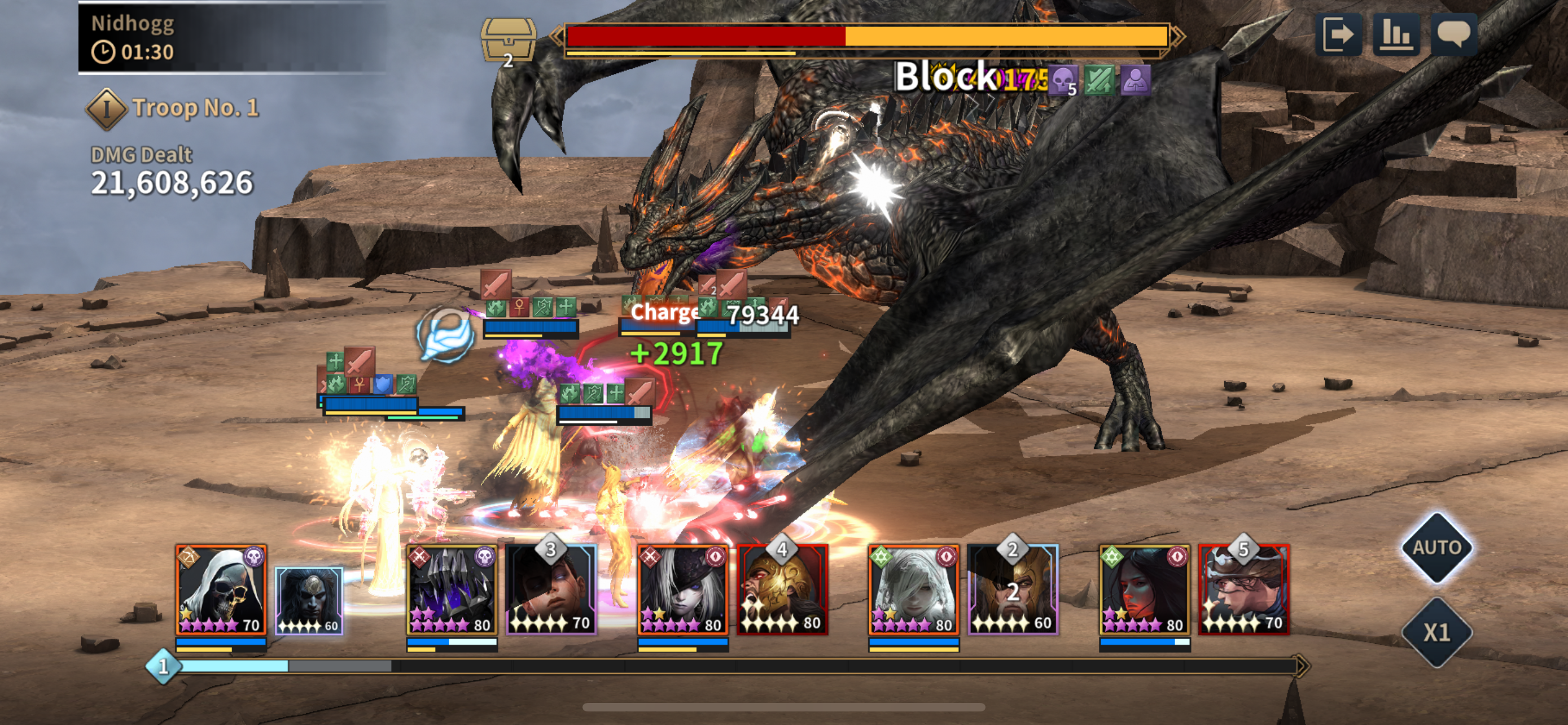This screenshot has height=725, width=1568.
Task: Select the pale white-haired hero portrait
Action: coord(913,590)
